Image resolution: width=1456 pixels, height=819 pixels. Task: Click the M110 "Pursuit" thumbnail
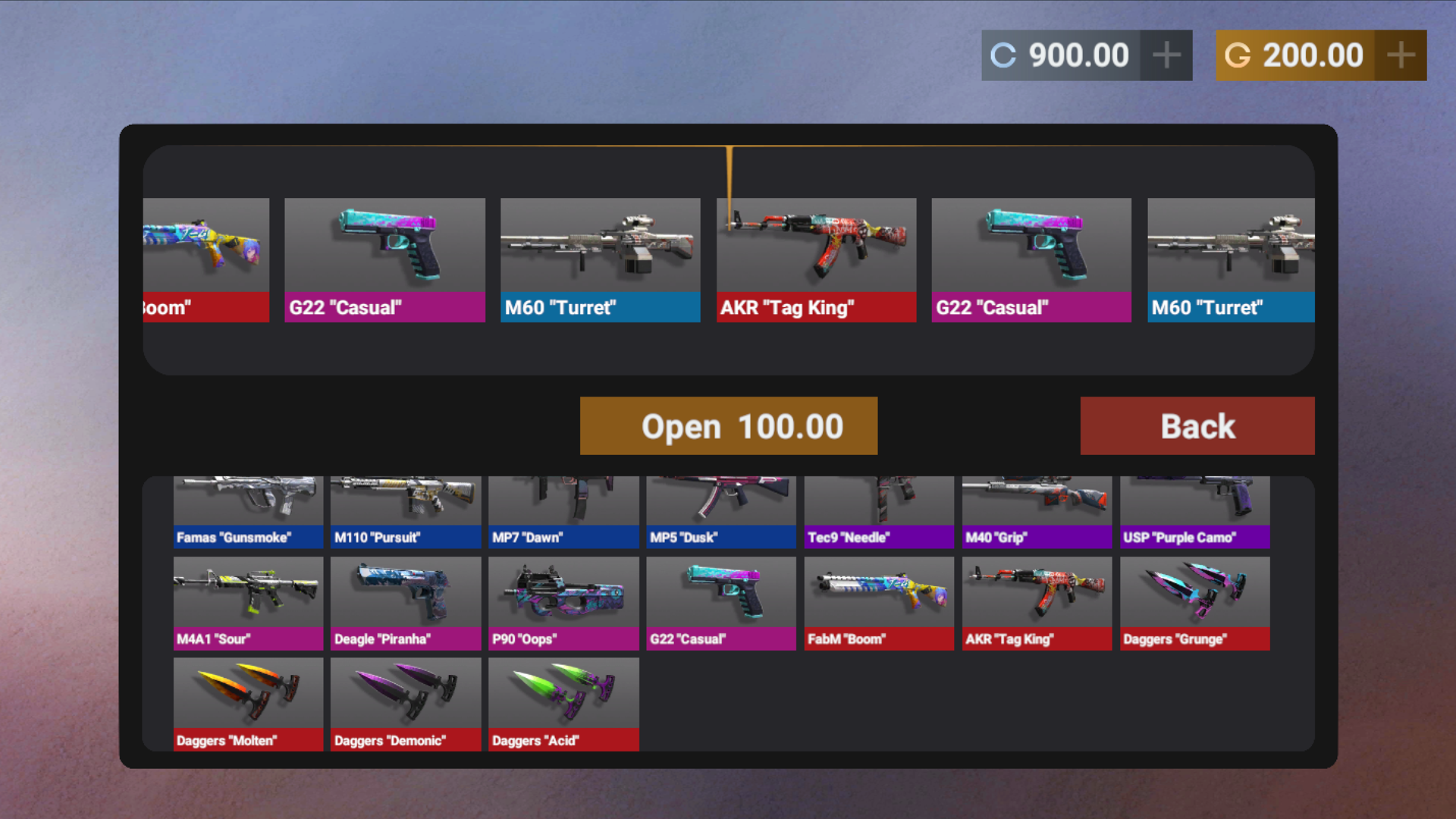405,508
